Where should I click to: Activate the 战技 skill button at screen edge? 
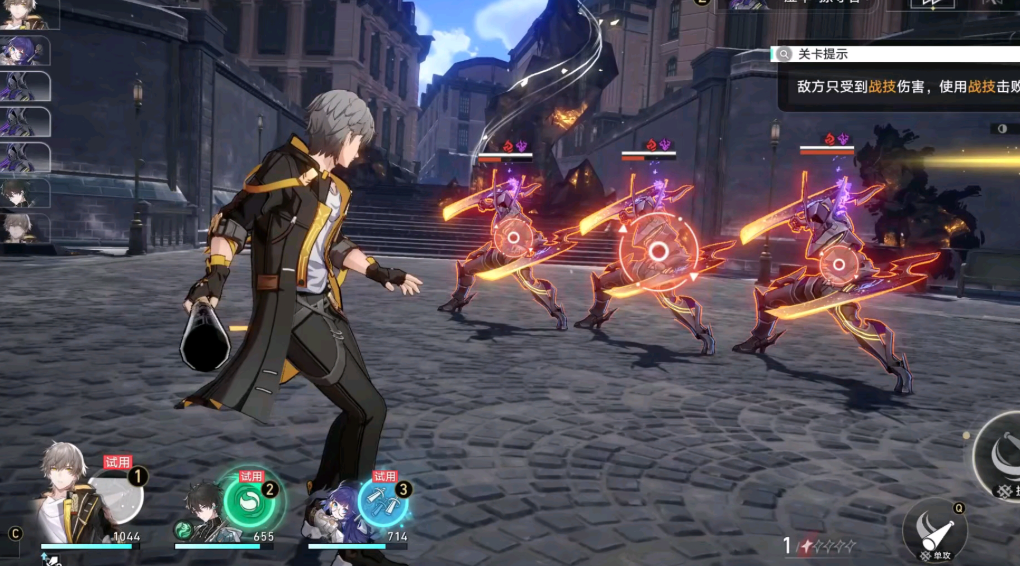click(x=1000, y=456)
